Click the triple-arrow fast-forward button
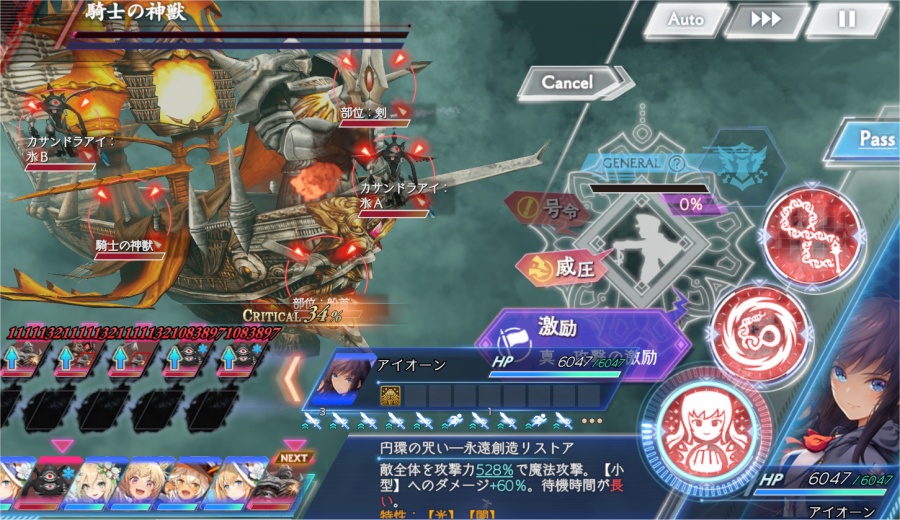This screenshot has width=900, height=520. [767, 20]
